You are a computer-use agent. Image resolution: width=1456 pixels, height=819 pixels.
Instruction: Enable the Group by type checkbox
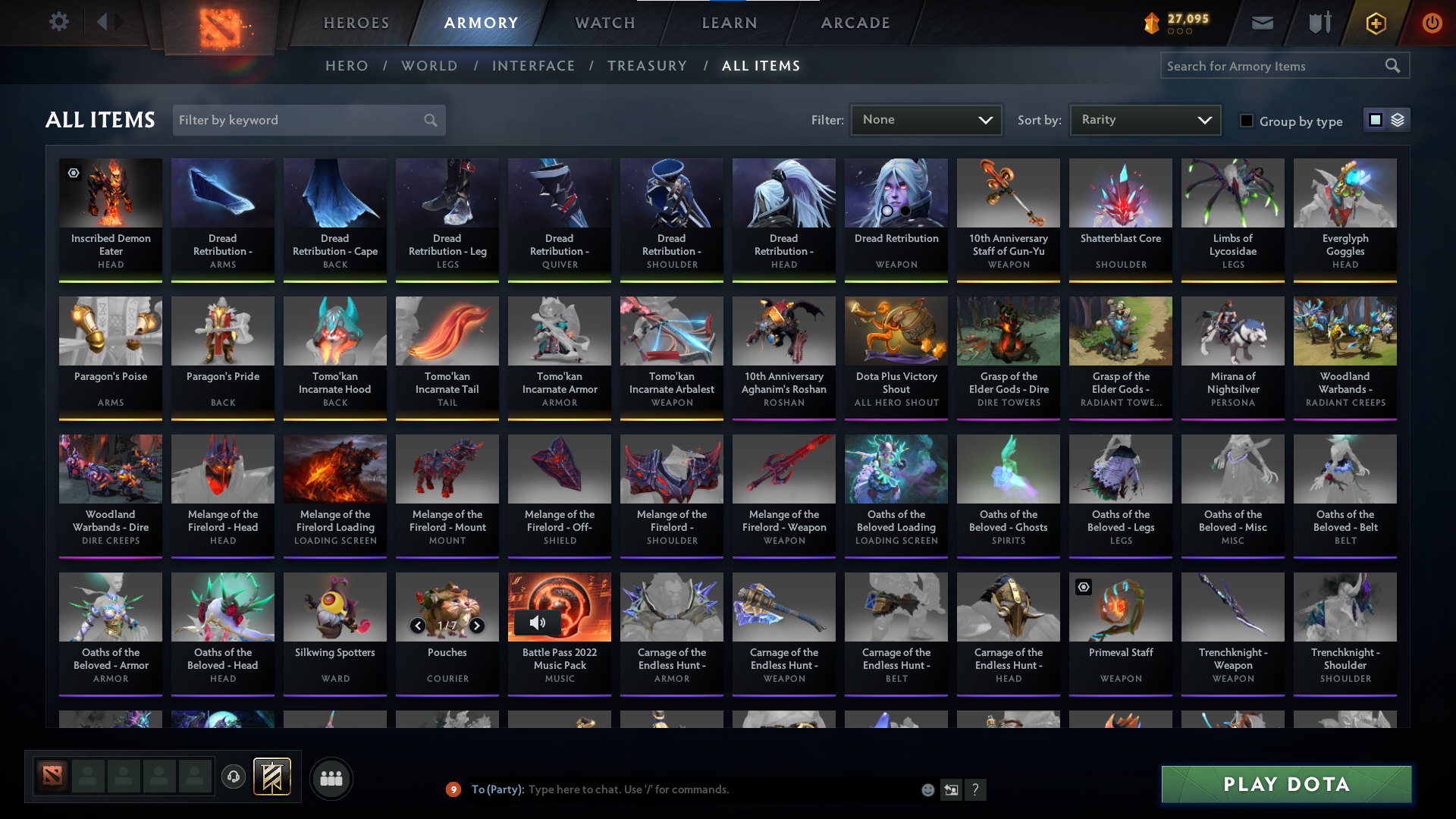point(1247,120)
